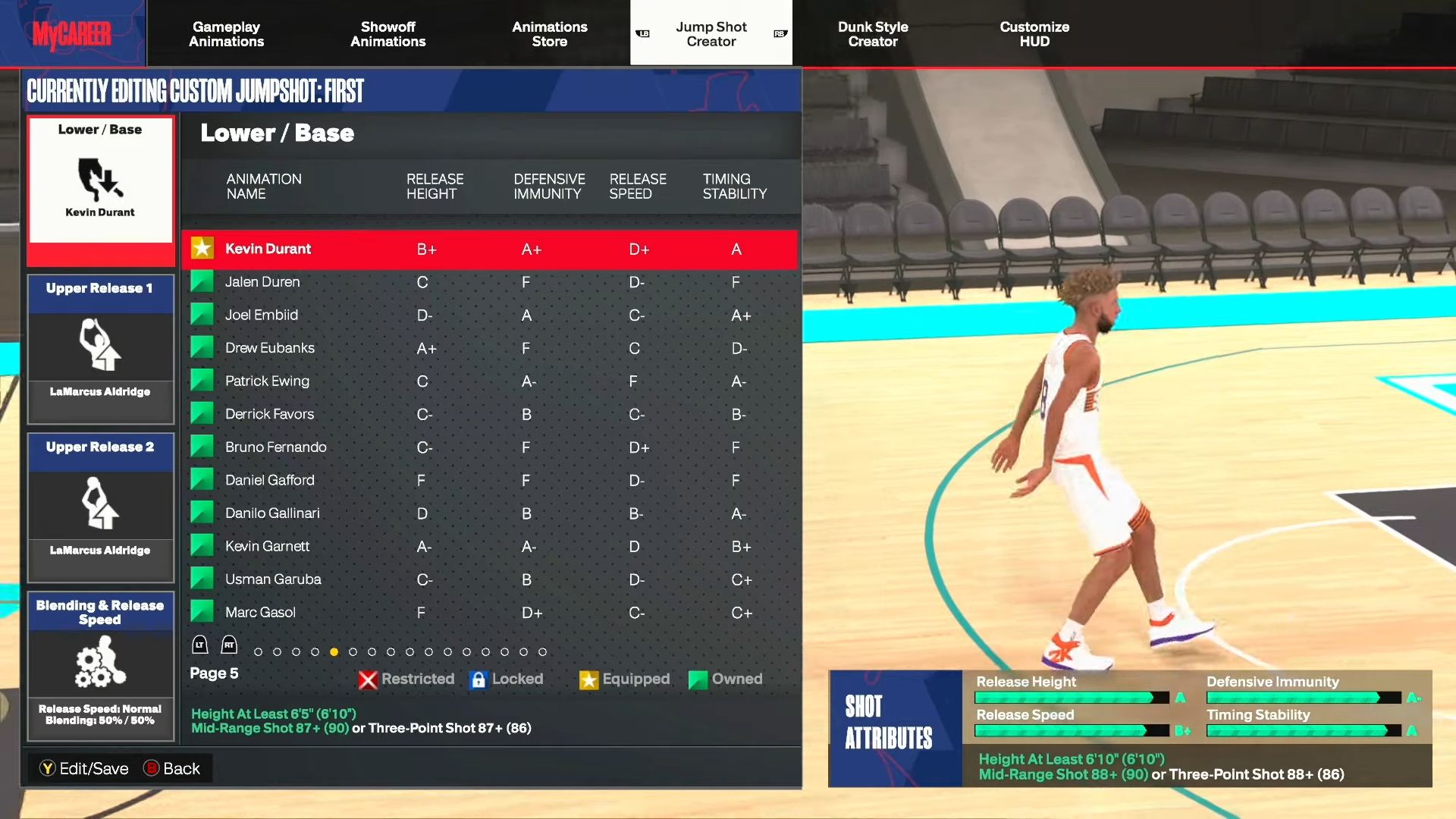Toggle the equipped star on Kevin Durant

(202, 248)
